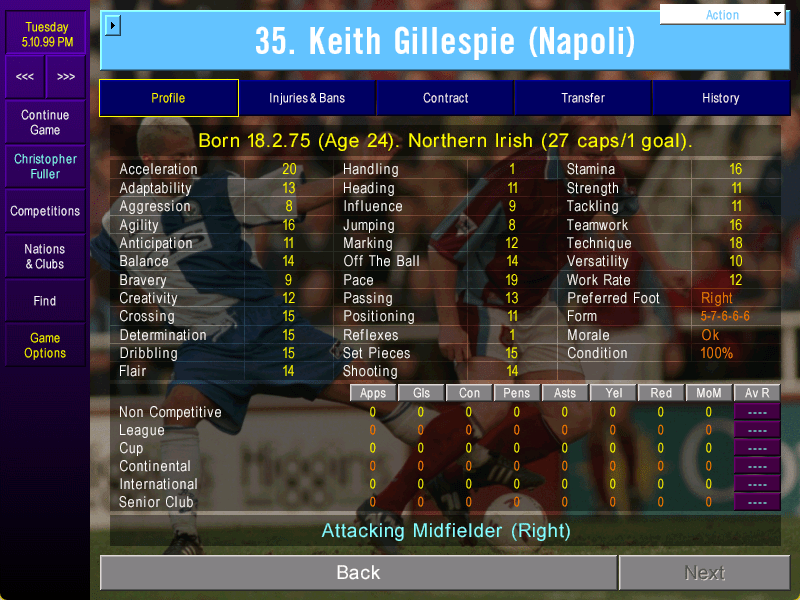Click the Back button
The image size is (800, 600).
point(358,573)
